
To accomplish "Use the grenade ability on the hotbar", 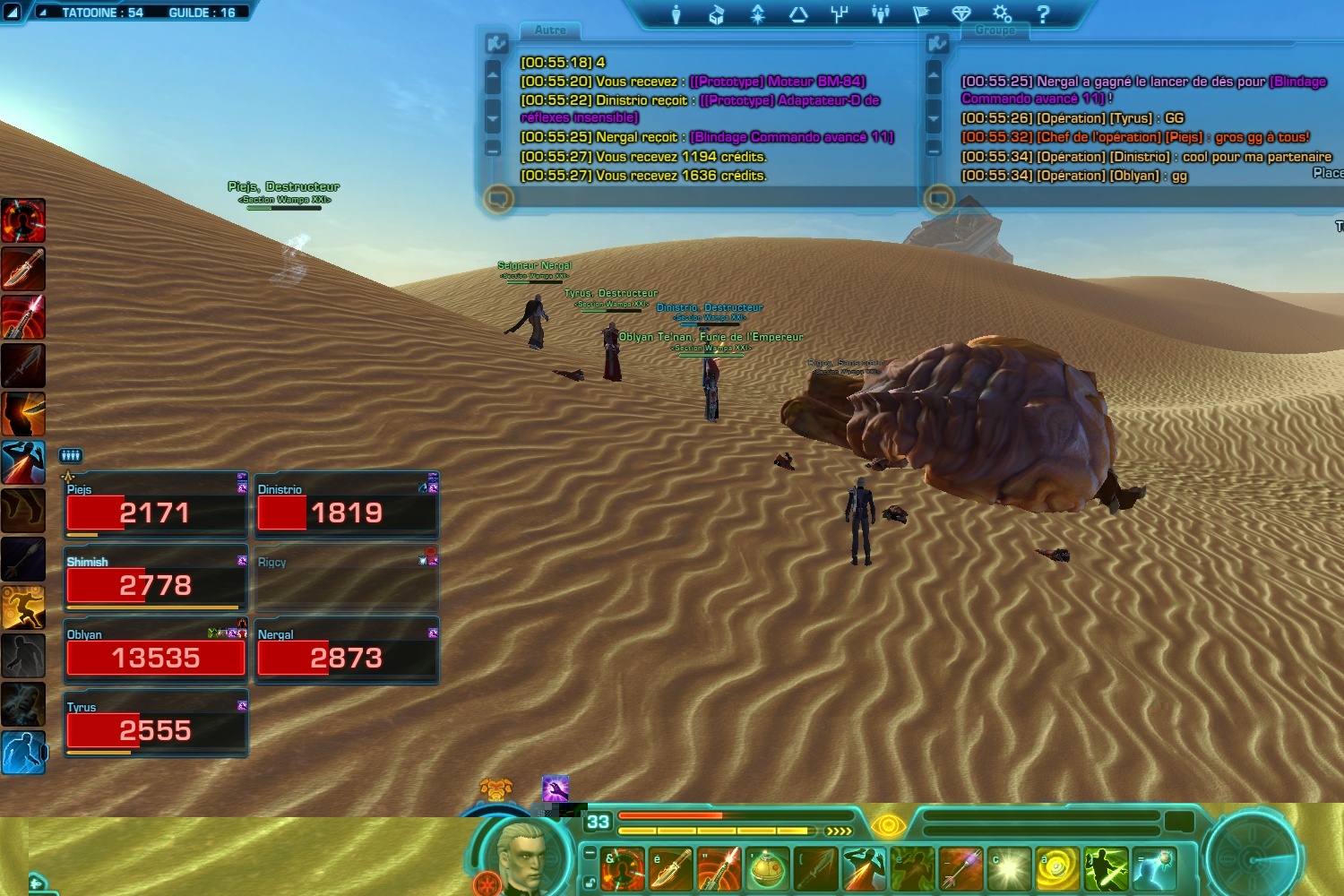I will click(x=768, y=869).
